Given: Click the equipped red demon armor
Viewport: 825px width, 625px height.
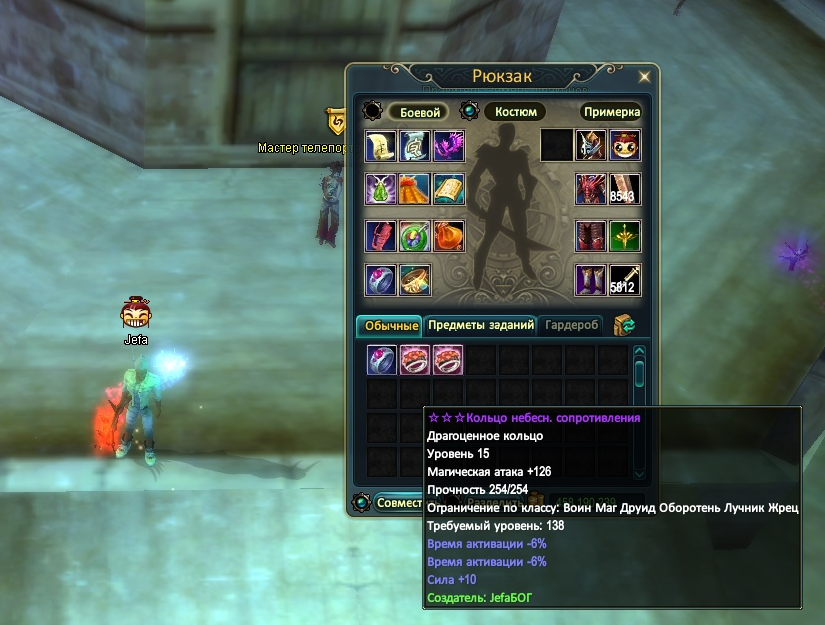Looking at the screenshot, I should [x=591, y=190].
